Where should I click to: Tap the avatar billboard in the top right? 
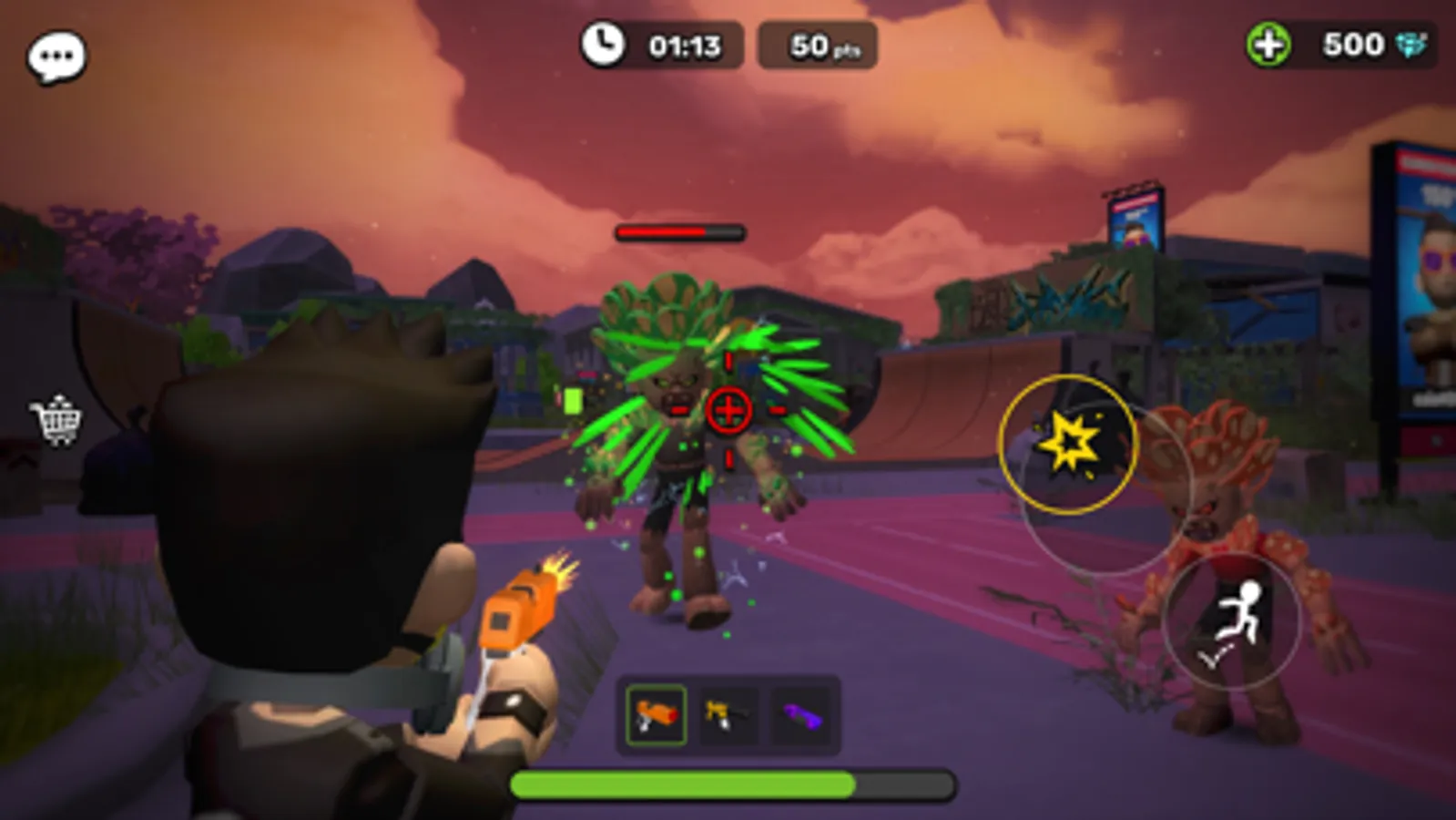[1430, 273]
